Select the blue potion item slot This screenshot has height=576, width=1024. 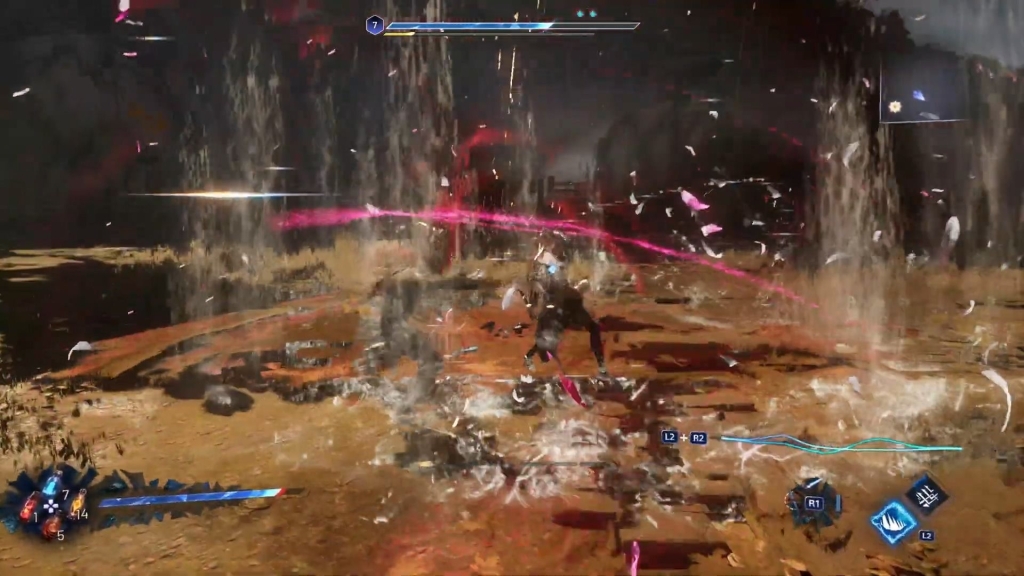(52, 486)
